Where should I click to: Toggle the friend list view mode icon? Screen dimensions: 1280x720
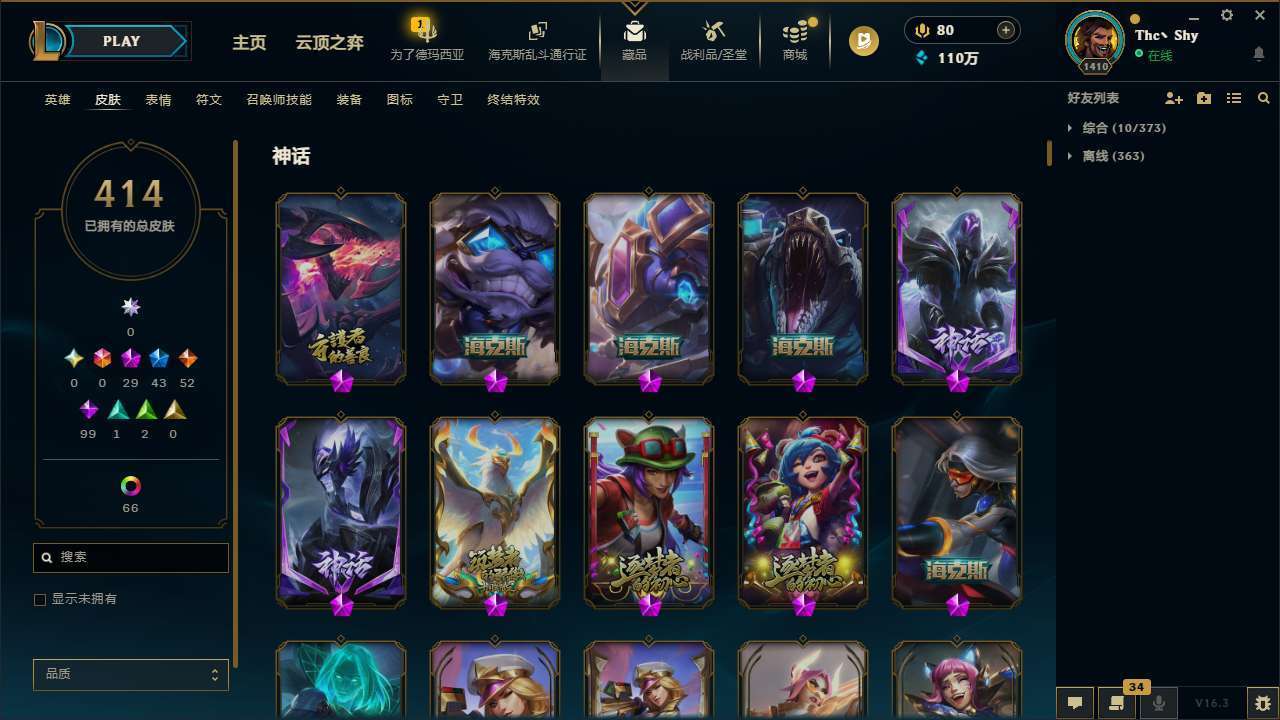1234,98
